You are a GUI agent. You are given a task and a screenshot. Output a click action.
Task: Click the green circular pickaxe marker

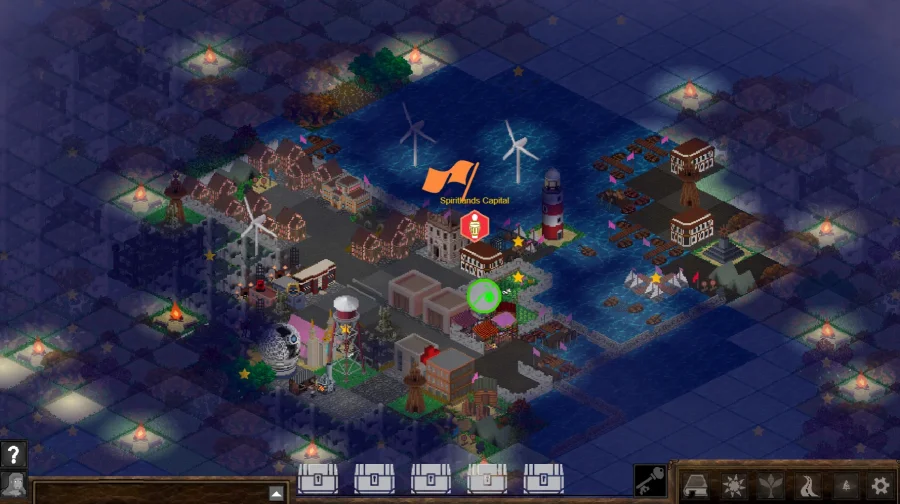(484, 295)
